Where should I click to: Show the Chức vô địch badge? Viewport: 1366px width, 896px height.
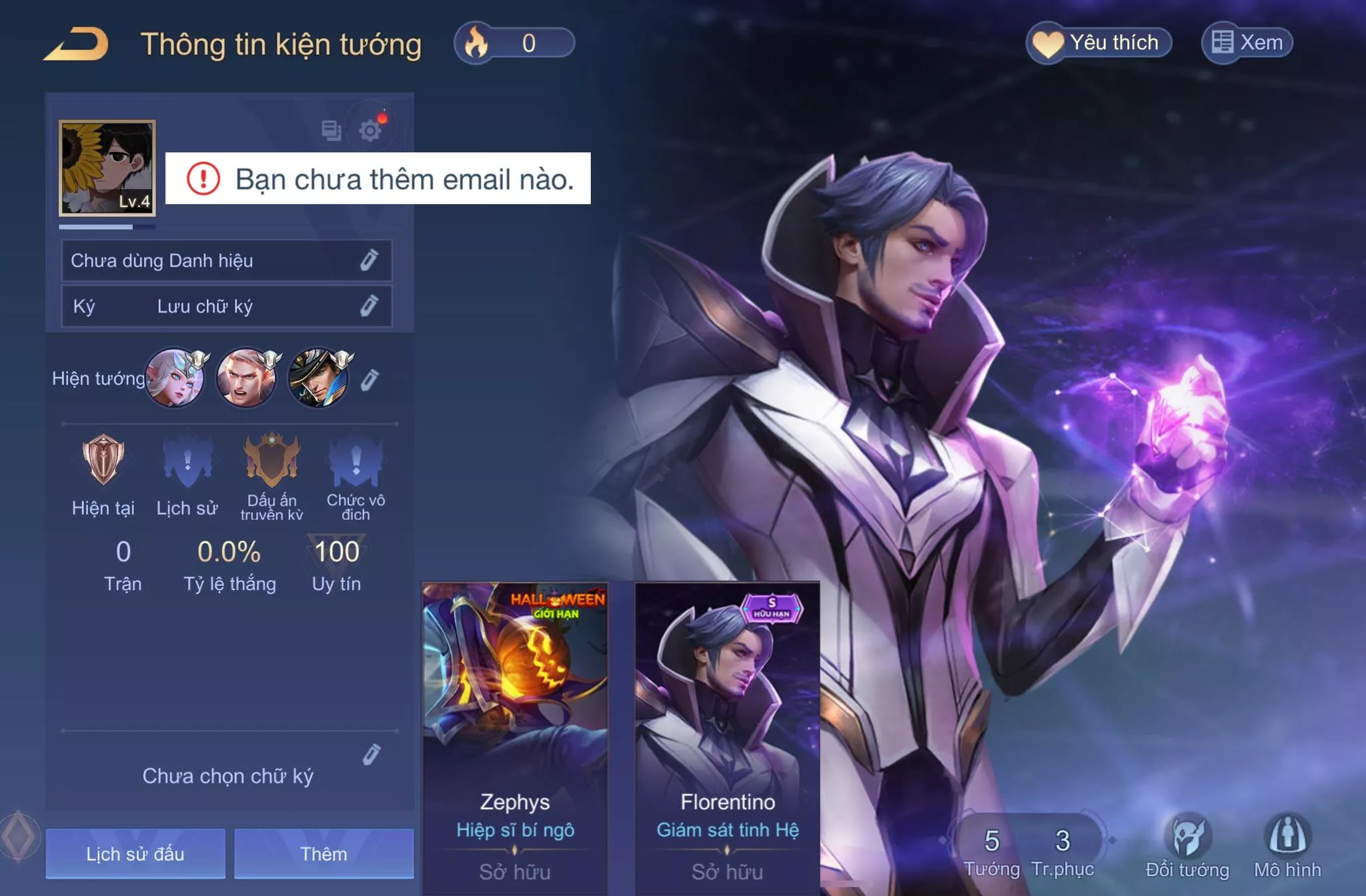(356, 461)
